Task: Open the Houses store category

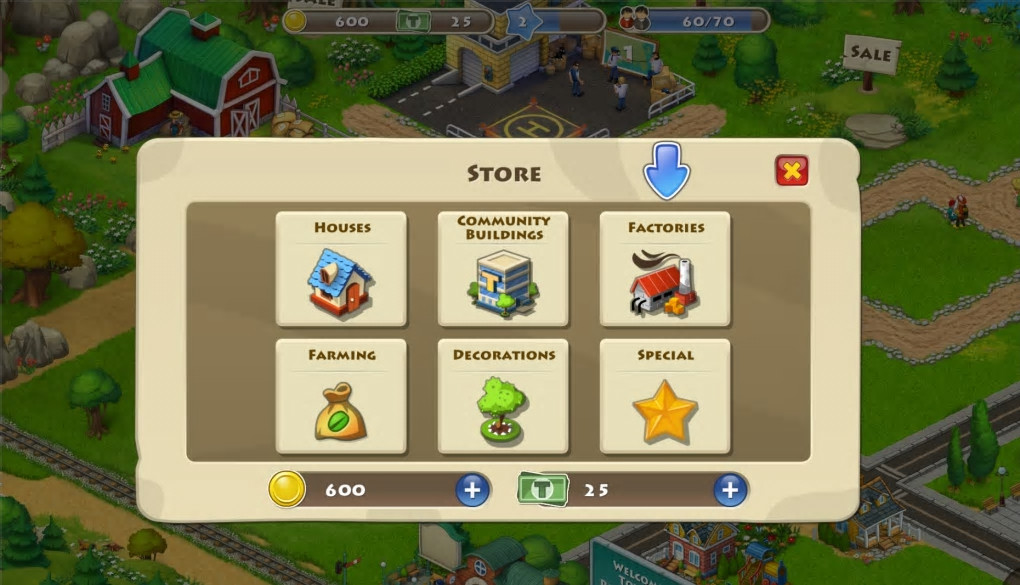Action: [x=341, y=269]
